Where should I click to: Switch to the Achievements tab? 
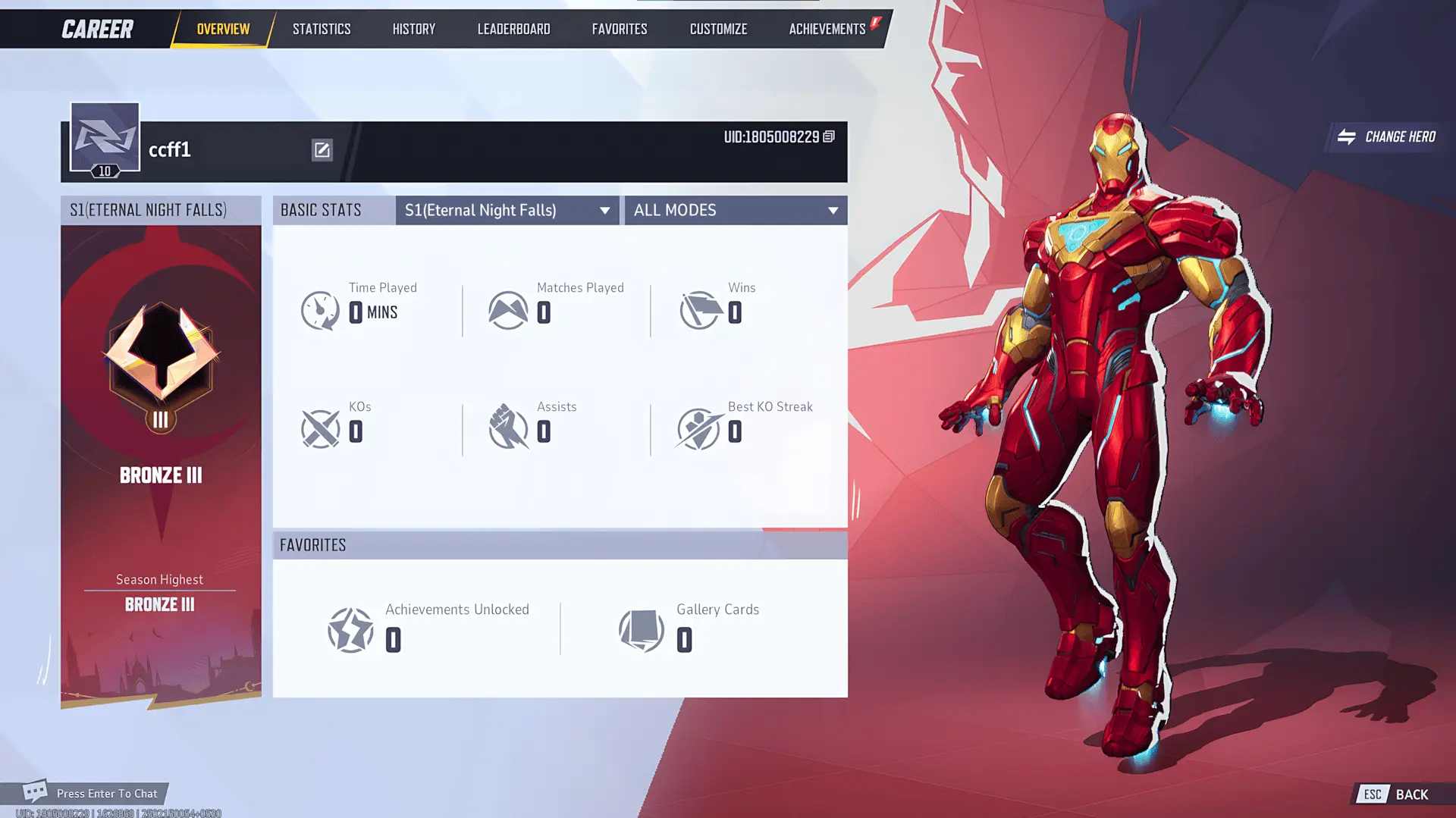(x=827, y=29)
